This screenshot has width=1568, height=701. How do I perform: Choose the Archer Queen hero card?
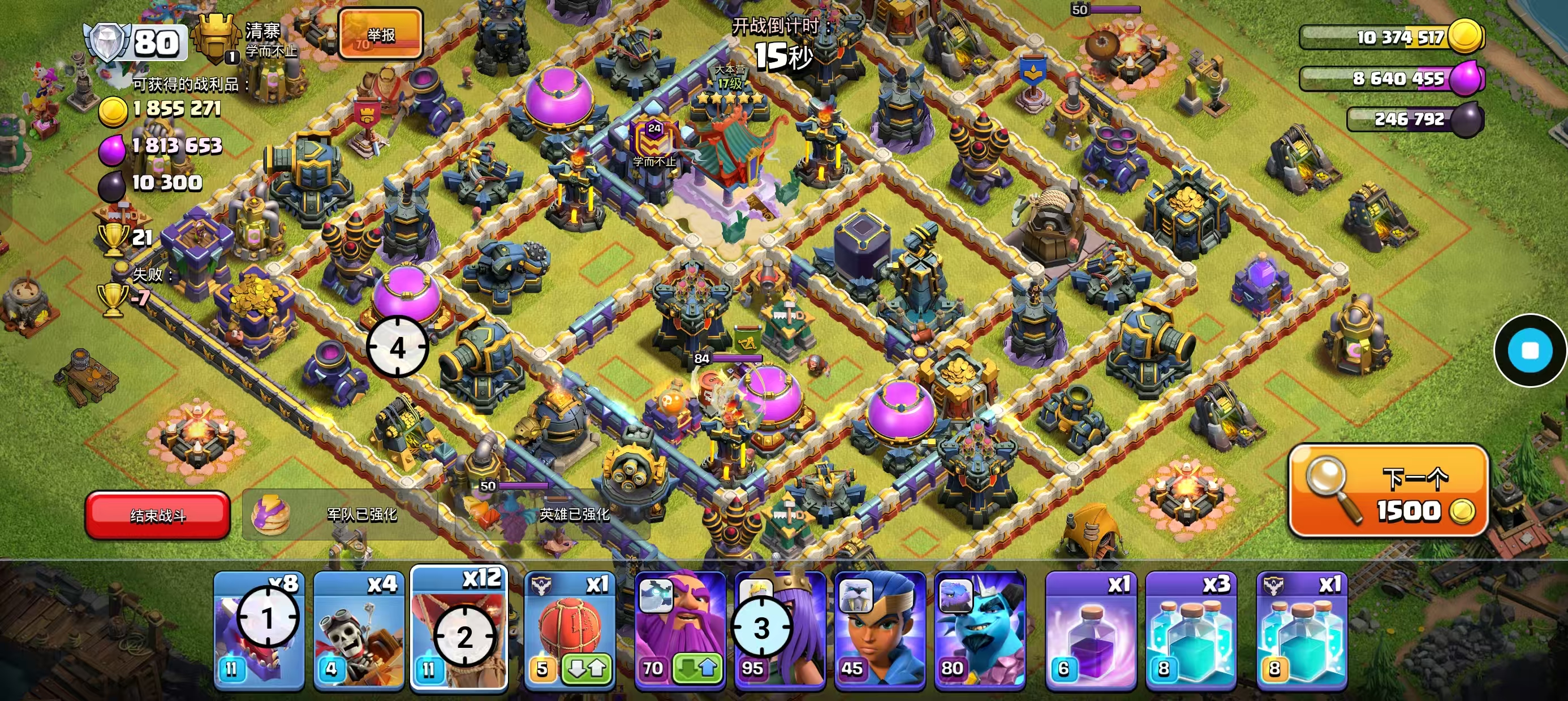[x=779, y=630]
